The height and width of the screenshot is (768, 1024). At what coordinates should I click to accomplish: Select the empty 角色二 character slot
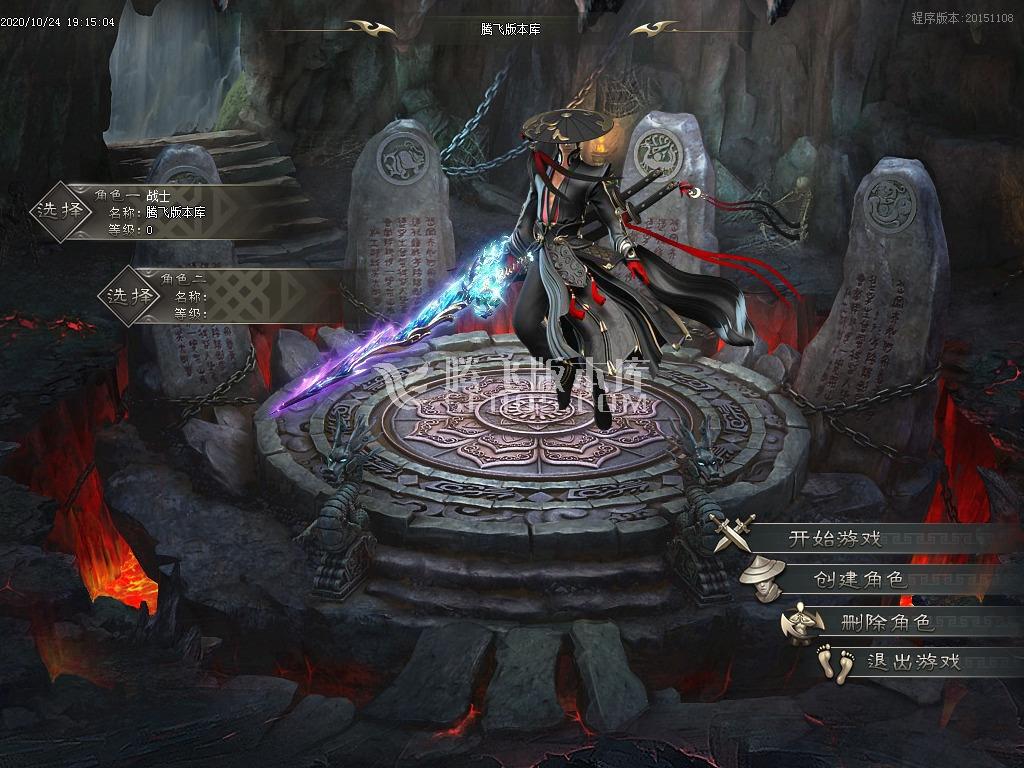pyautogui.click(x=131, y=296)
